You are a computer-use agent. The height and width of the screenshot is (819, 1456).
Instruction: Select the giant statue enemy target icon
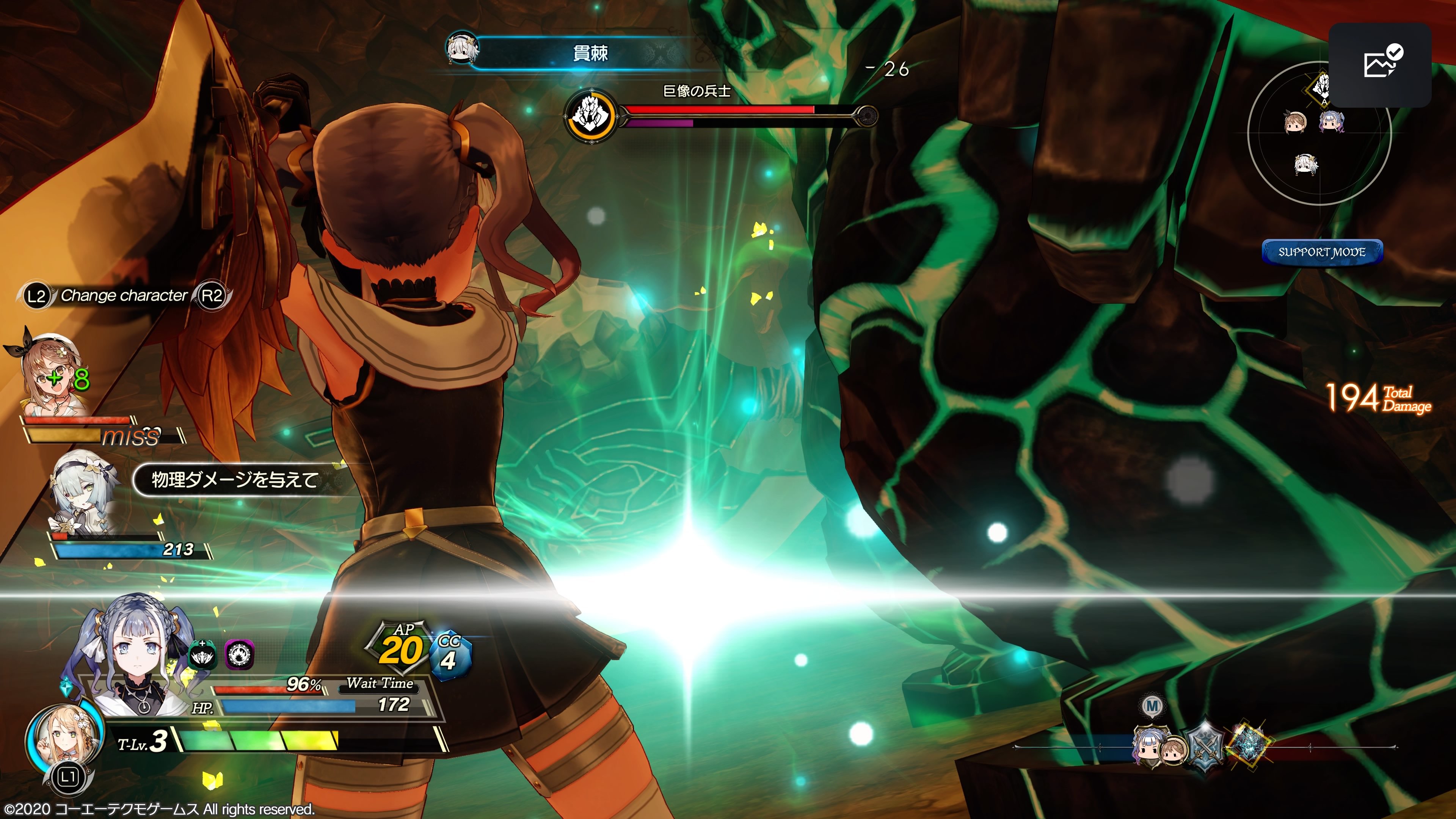pyautogui.click(x=590, y=115)
